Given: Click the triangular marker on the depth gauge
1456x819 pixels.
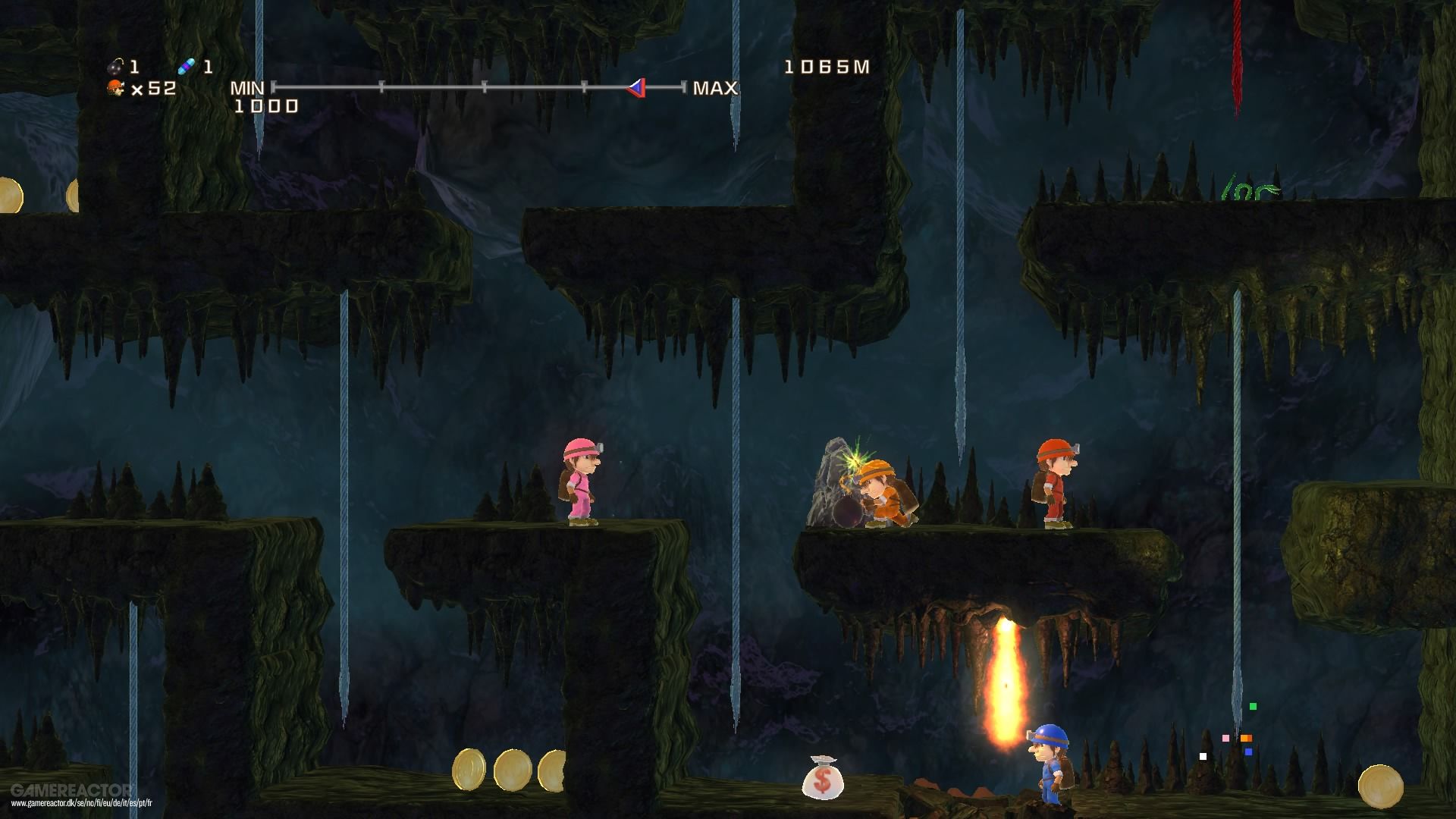Looking at the screenshot, I should pyautogui.click(x=635, y=89).
